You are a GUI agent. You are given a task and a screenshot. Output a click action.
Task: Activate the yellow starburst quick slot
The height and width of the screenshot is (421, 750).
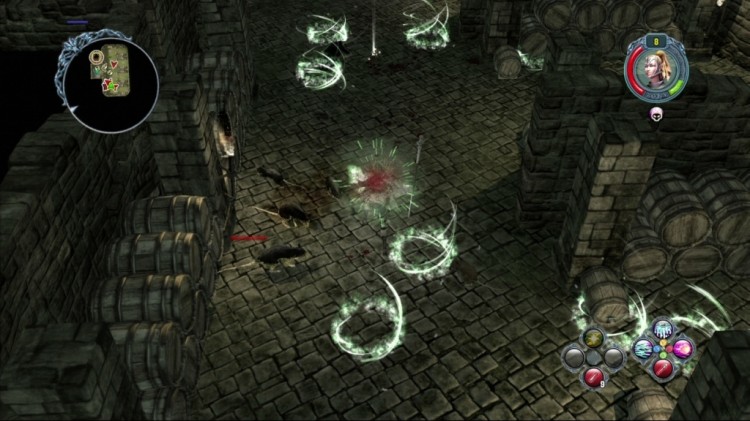(x=593, y=339)
